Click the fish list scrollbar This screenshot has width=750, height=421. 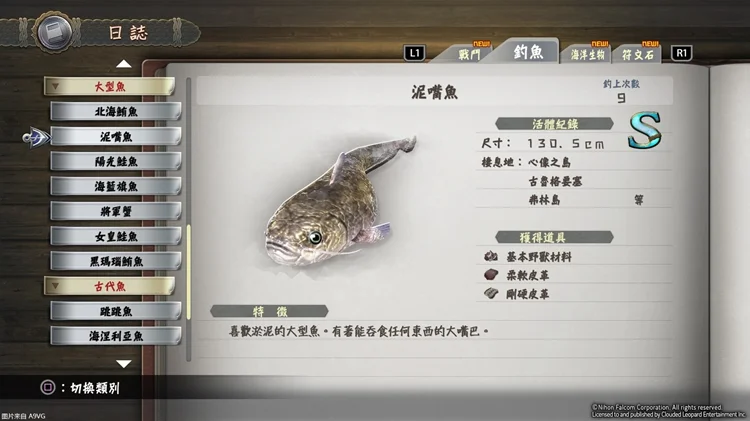(187, 260)
